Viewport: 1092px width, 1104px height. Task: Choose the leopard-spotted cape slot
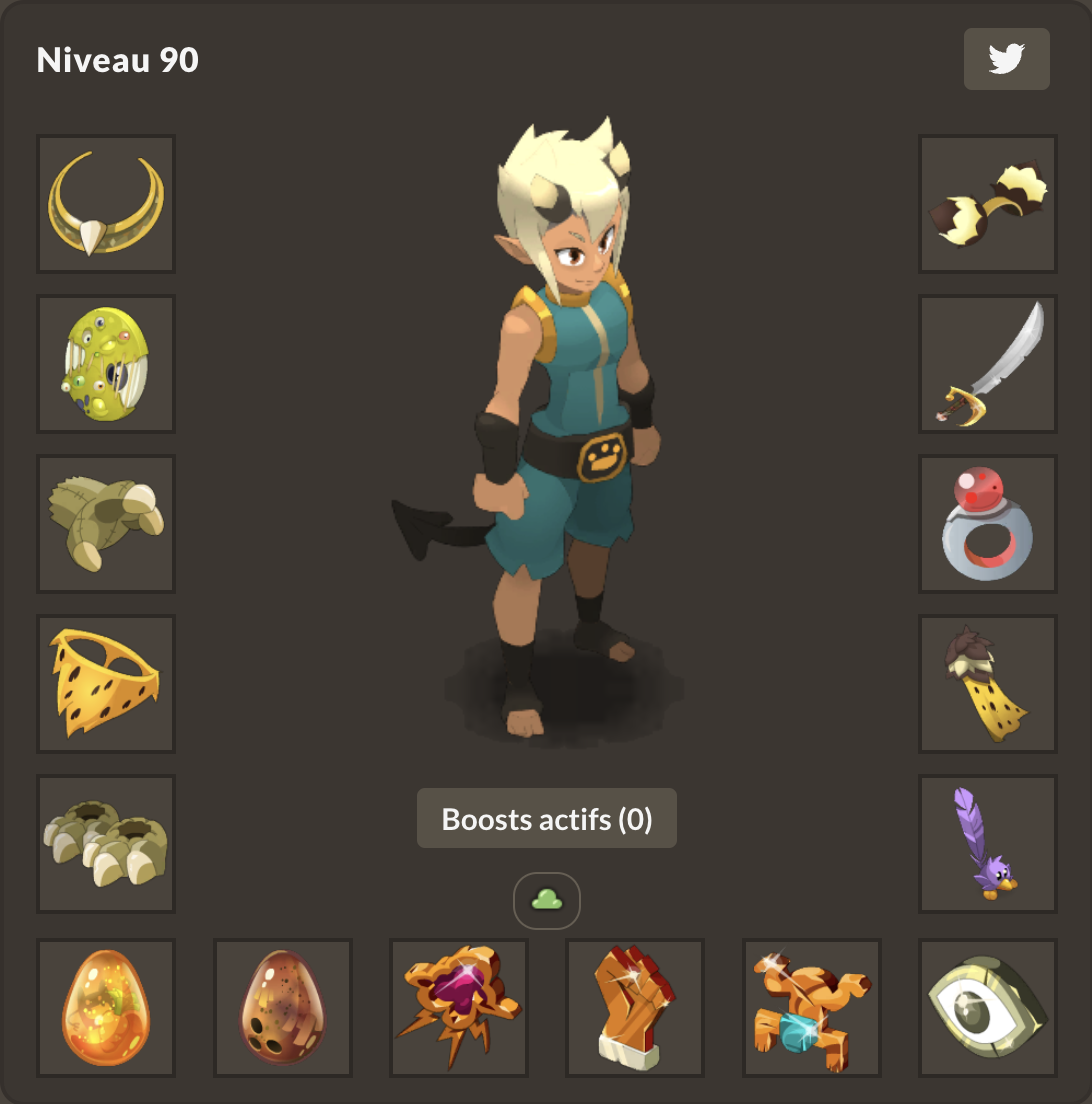pos(988,684)
